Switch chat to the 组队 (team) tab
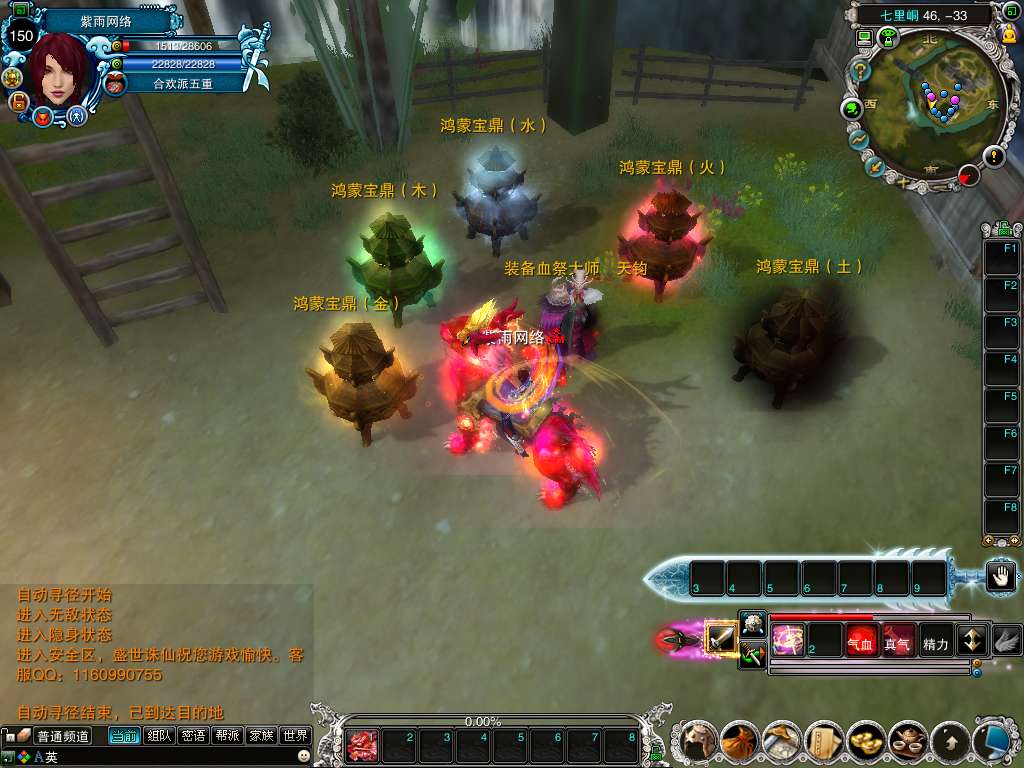The width and height of the screenshot is (1024, 768). pos(159,736)
